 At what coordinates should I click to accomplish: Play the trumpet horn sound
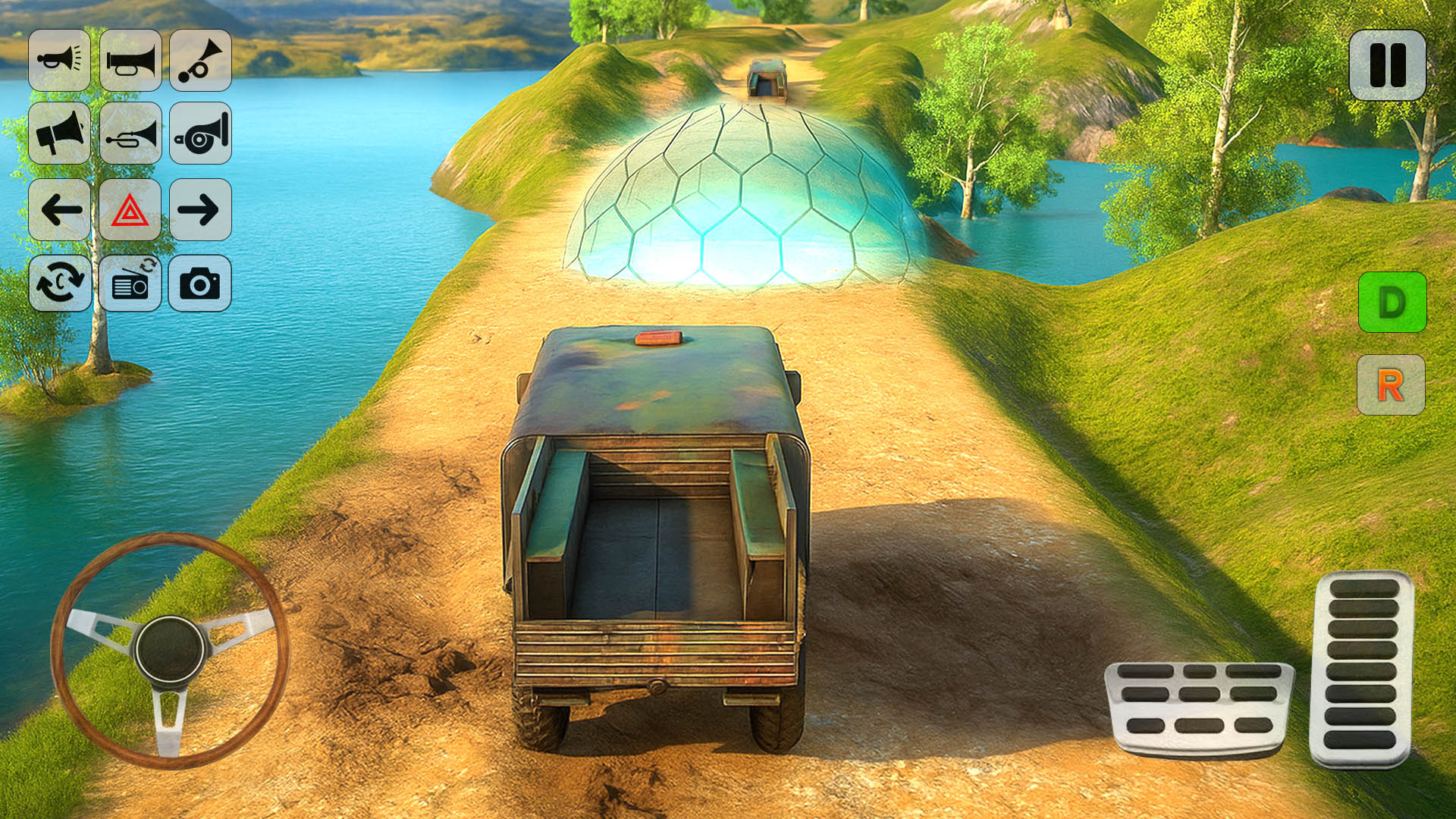pos(129,62)
